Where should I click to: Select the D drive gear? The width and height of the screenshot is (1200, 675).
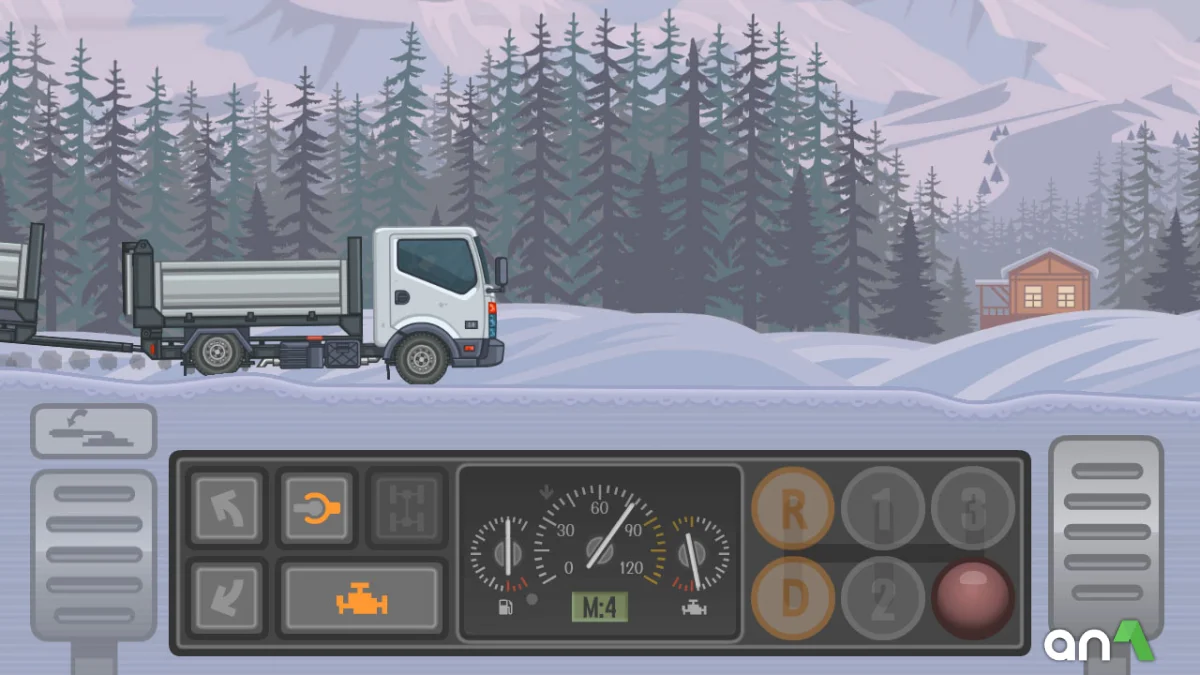point(793,598)
